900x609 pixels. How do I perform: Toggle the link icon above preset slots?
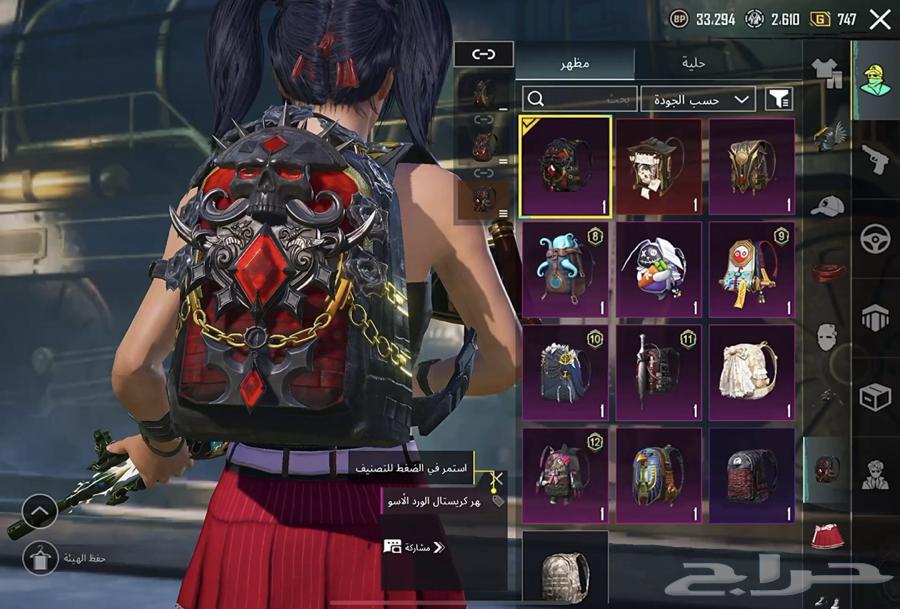(483, 54)
